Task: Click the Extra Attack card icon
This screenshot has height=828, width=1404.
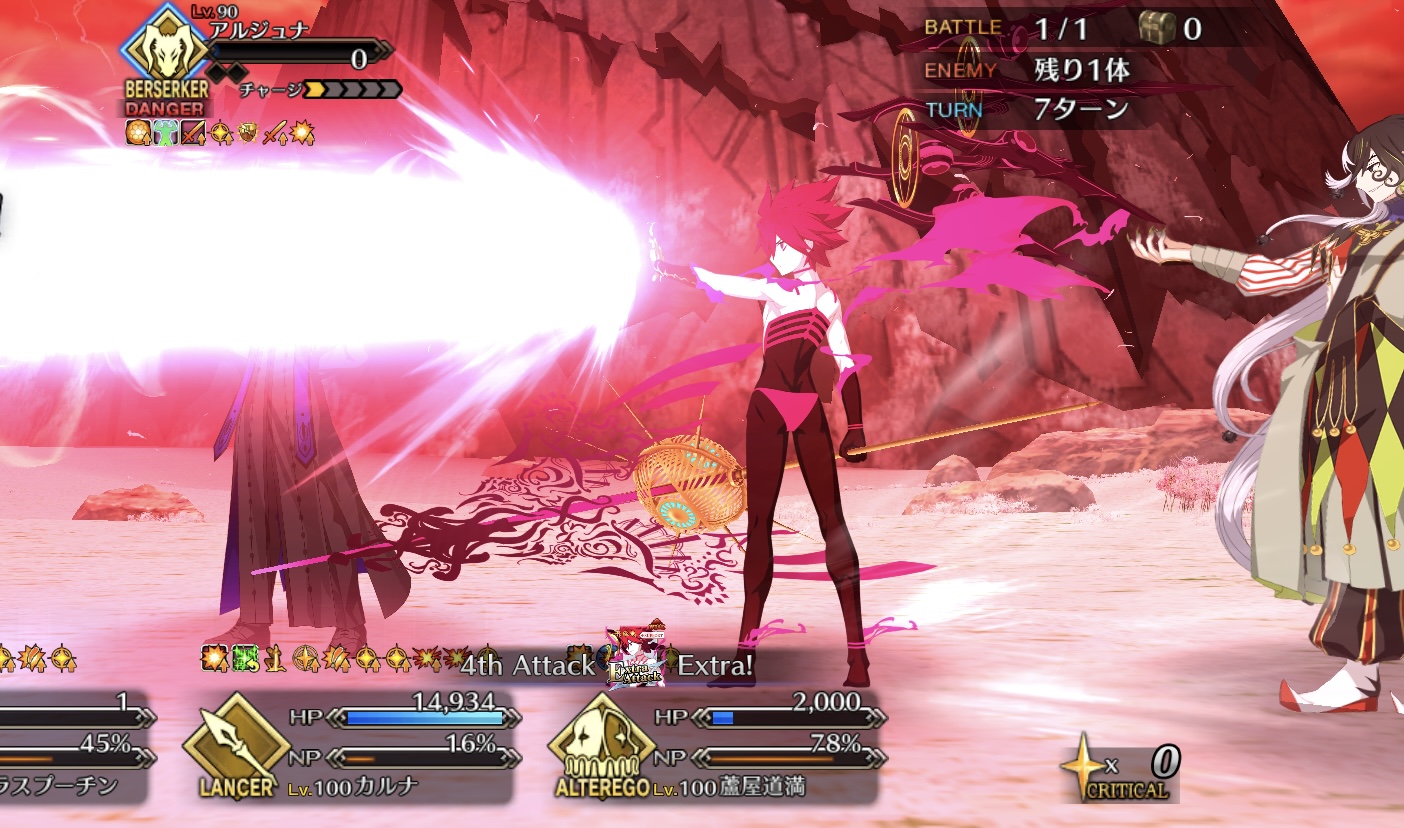Action: (636, 656)
